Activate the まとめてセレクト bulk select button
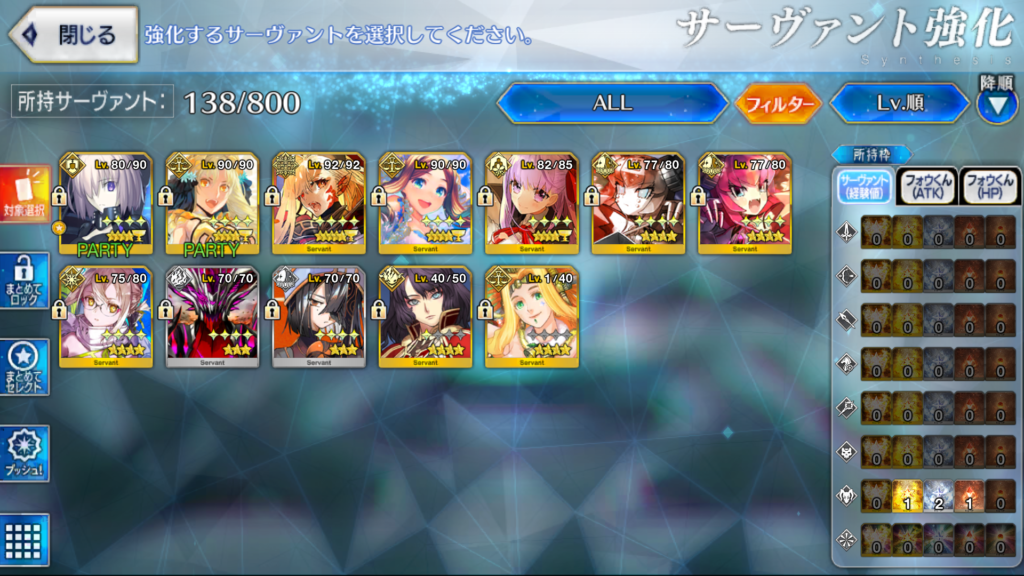Image resolution: width=1024 pixels, height=576 pixels. tap(25, 367)
